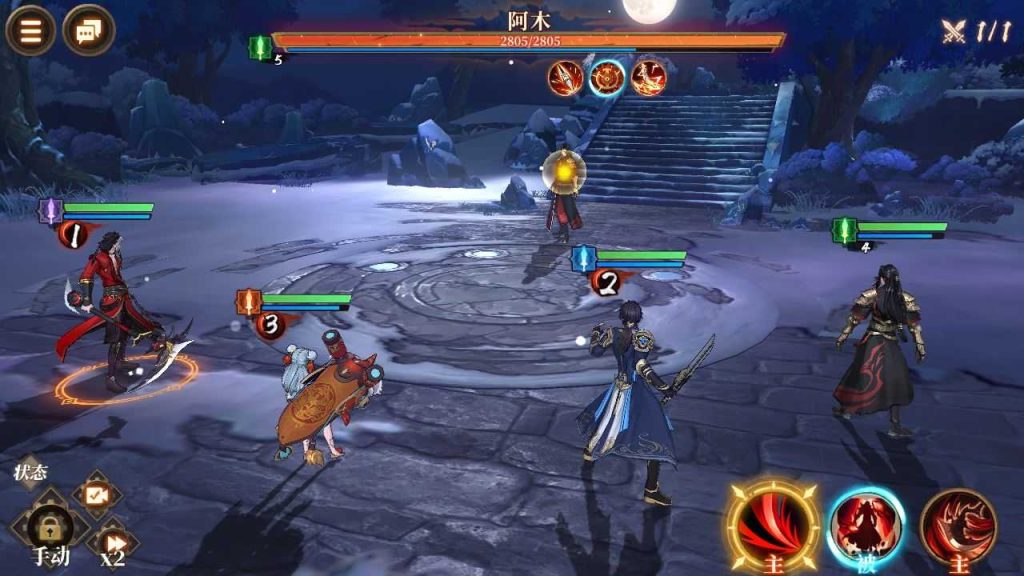Inspect the boss's sword strike skill icon

pyautogui.click(x=566, y=78)
